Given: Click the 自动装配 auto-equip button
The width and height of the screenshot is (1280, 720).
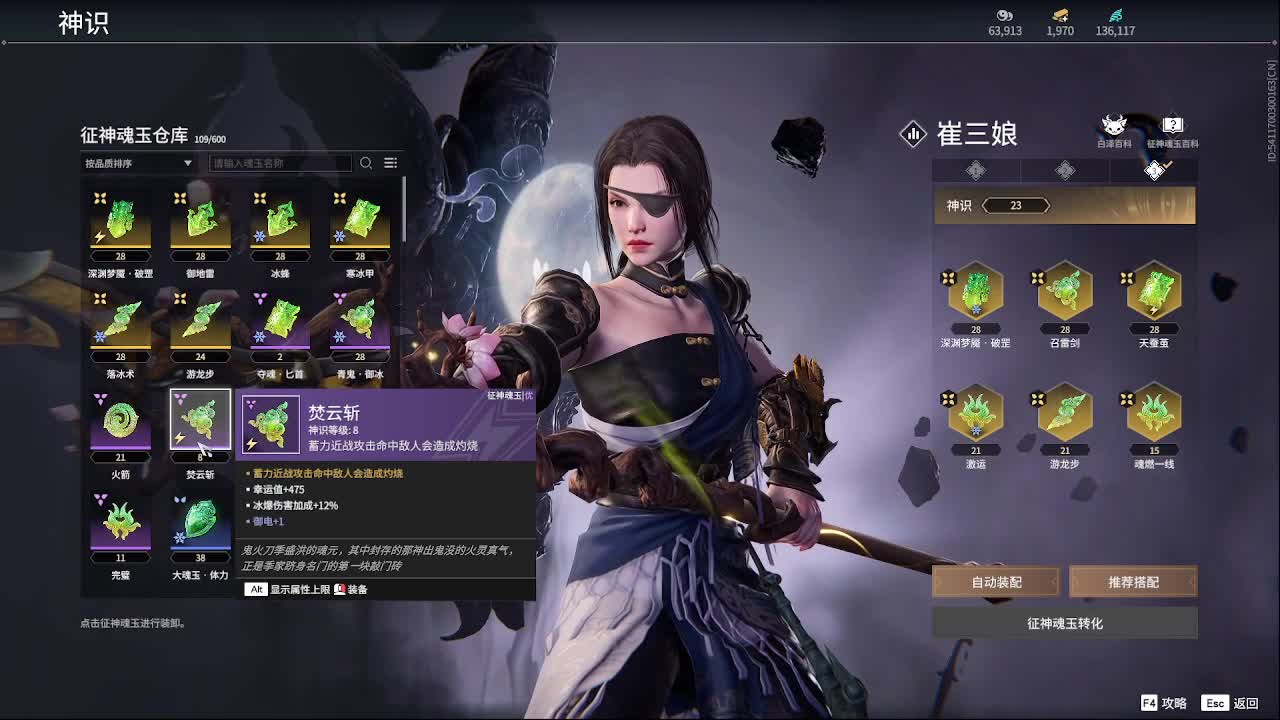Looking at the screenshot, I should tap(996, 582).
